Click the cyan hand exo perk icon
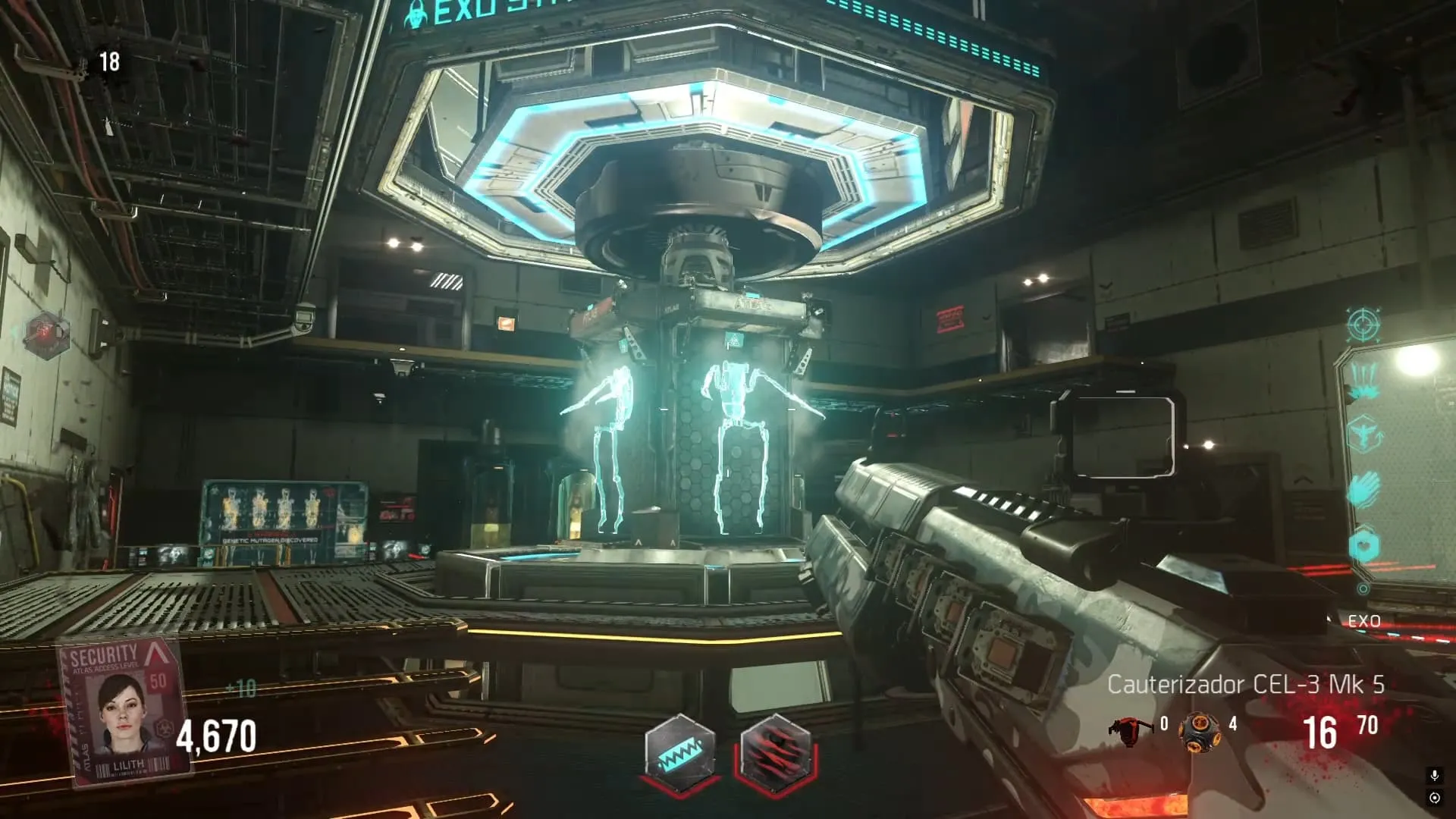 1363,489
